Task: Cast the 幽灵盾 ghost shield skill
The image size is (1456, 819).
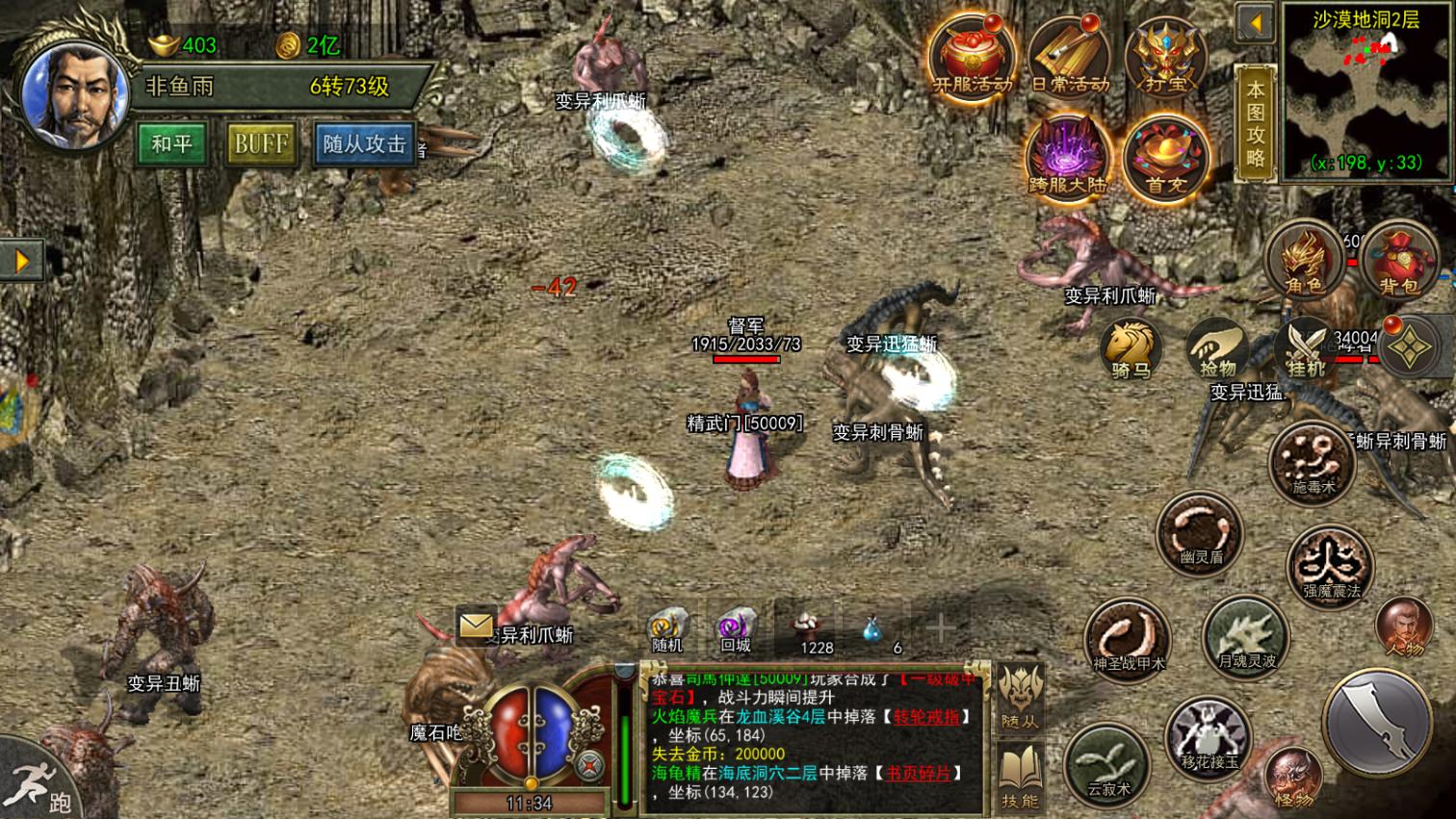Action: click(x=1200, y=534)
